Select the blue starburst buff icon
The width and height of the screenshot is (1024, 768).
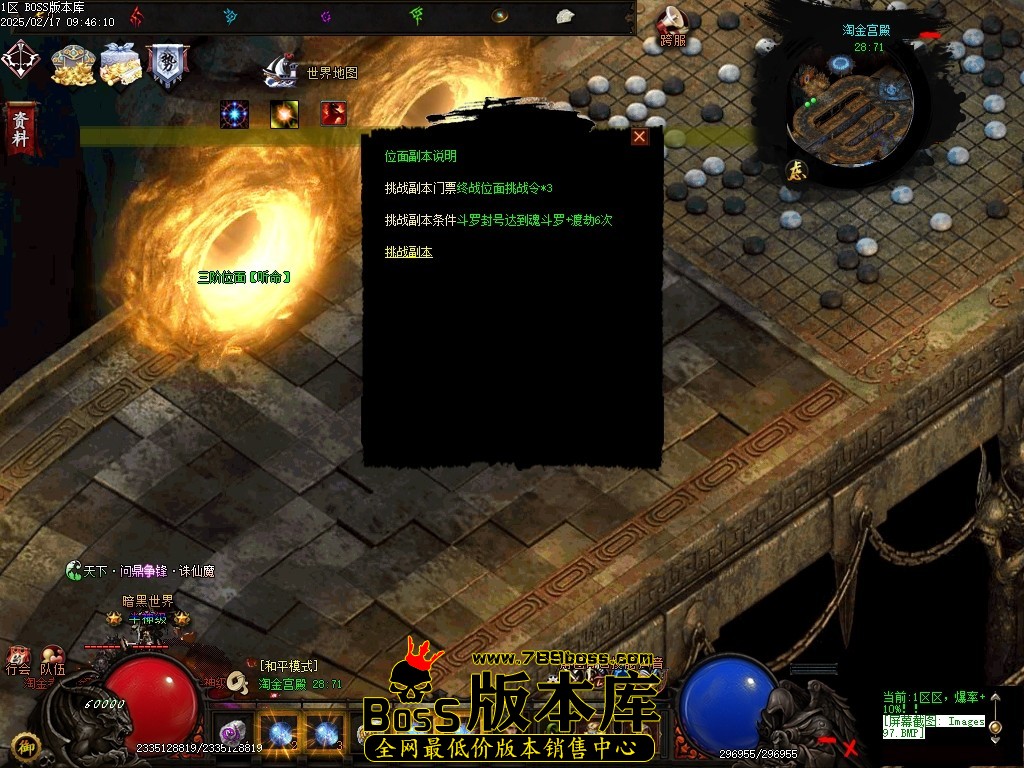(234, 114)
